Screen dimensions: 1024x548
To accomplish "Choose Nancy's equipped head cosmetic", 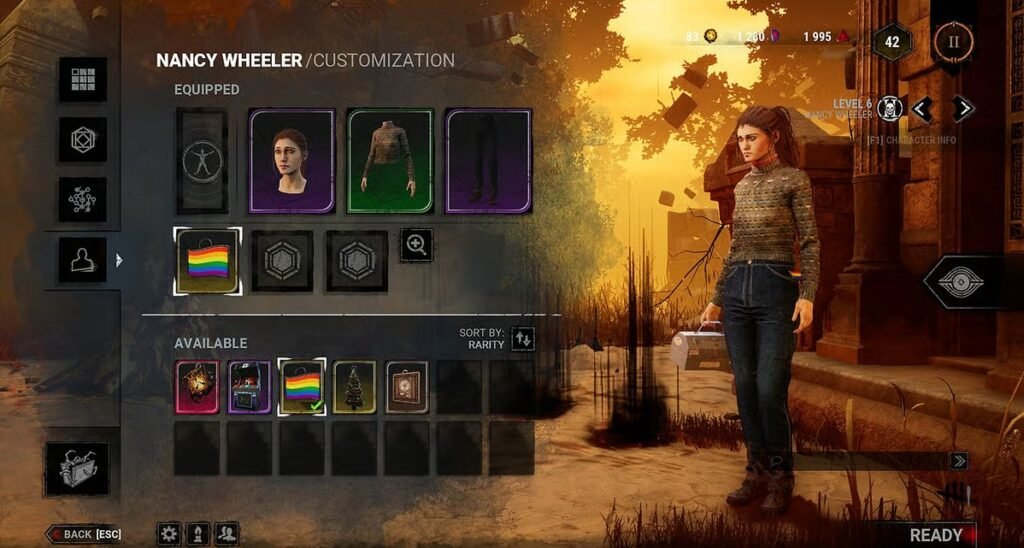I will click(x=291, y=161).
